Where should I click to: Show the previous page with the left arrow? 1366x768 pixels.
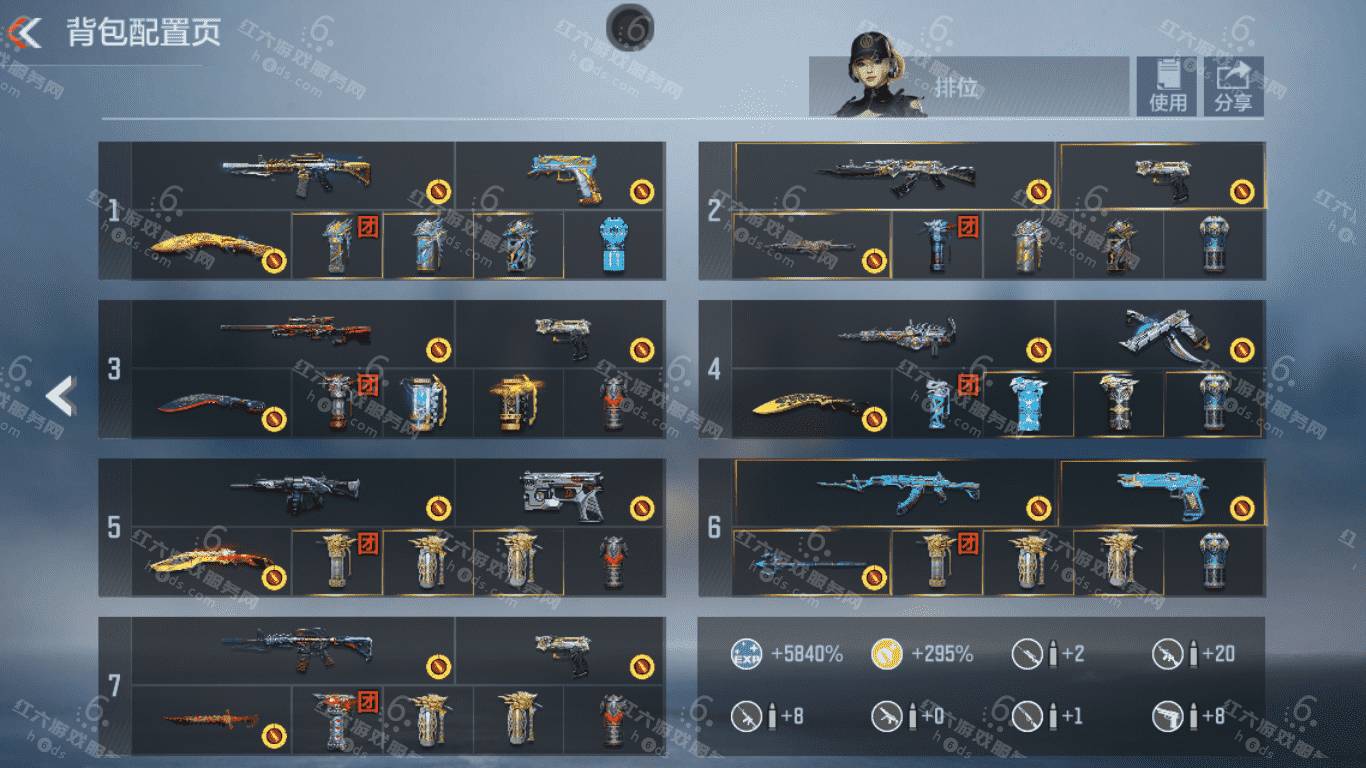point(60,397)
